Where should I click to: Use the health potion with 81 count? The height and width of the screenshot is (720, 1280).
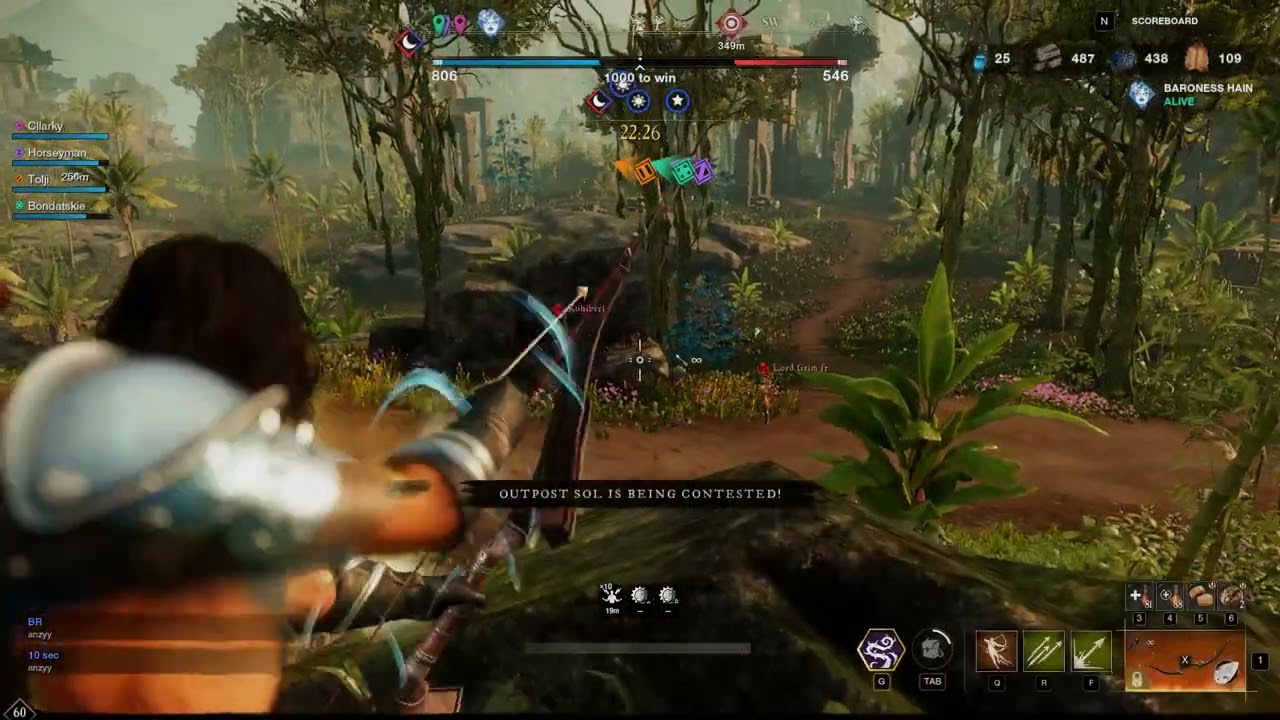tap(1138, 597)
